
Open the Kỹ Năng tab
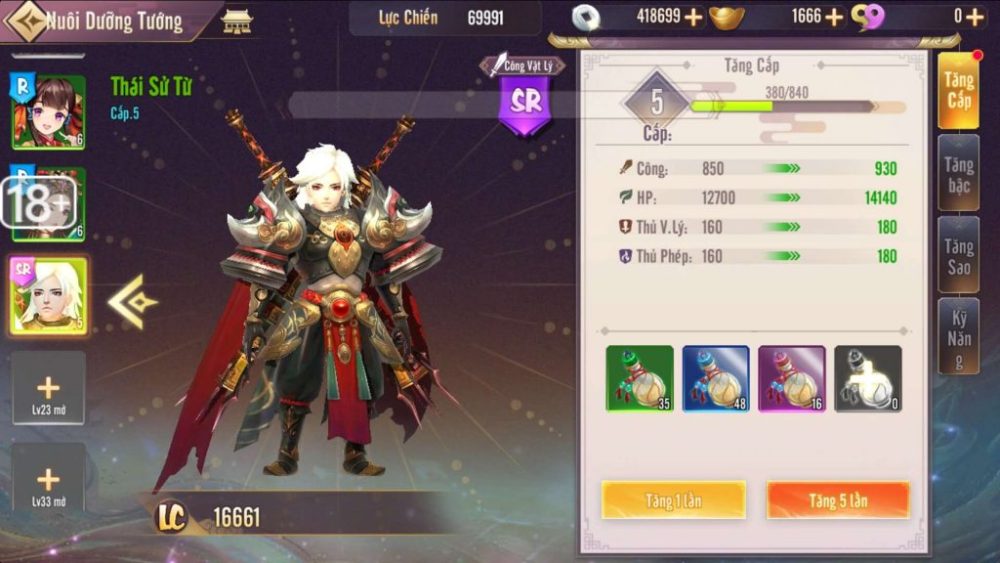[958, 335]
